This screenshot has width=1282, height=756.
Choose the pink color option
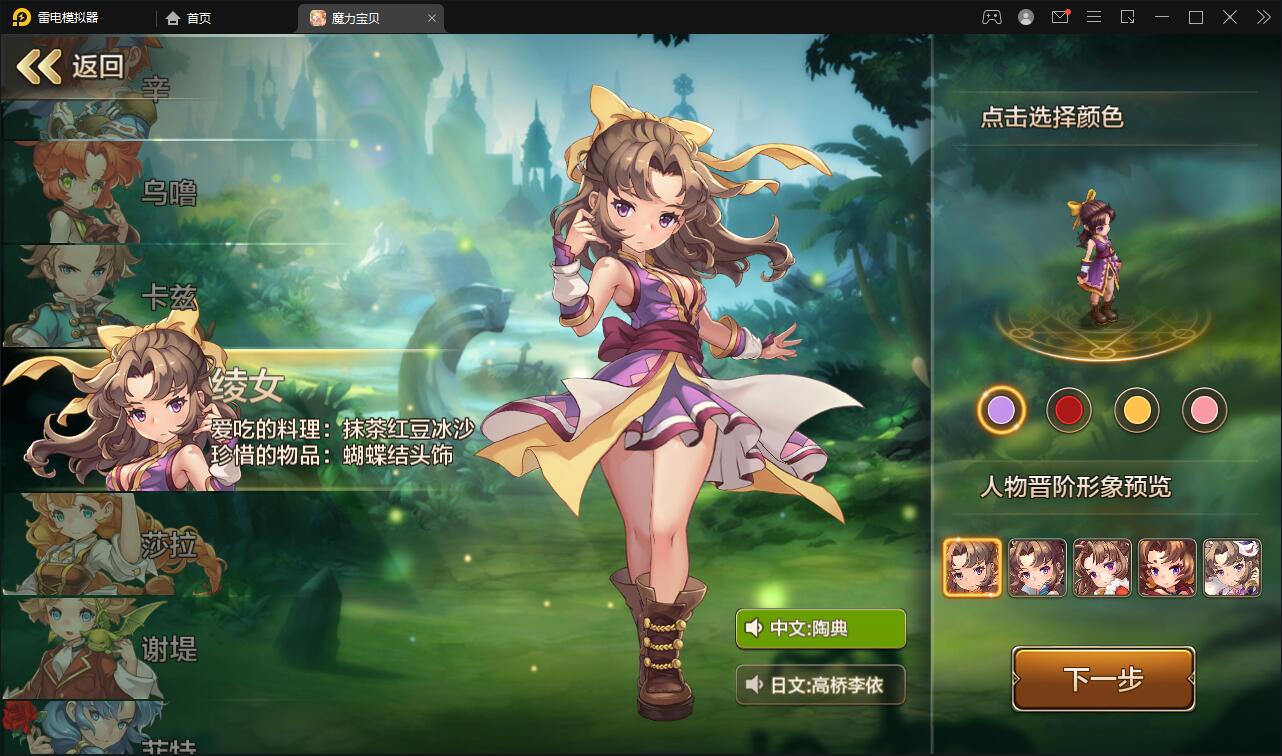[1205, 410]
